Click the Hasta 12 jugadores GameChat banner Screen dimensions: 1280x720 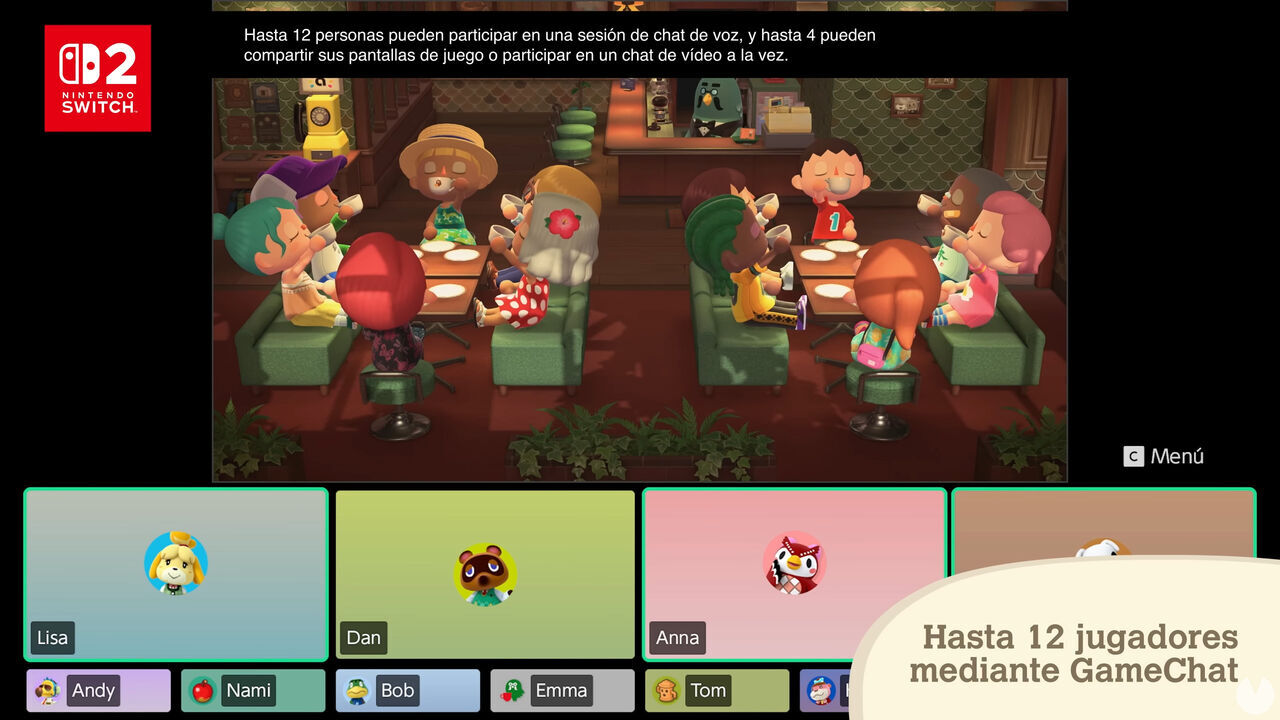pos(1075,650)
